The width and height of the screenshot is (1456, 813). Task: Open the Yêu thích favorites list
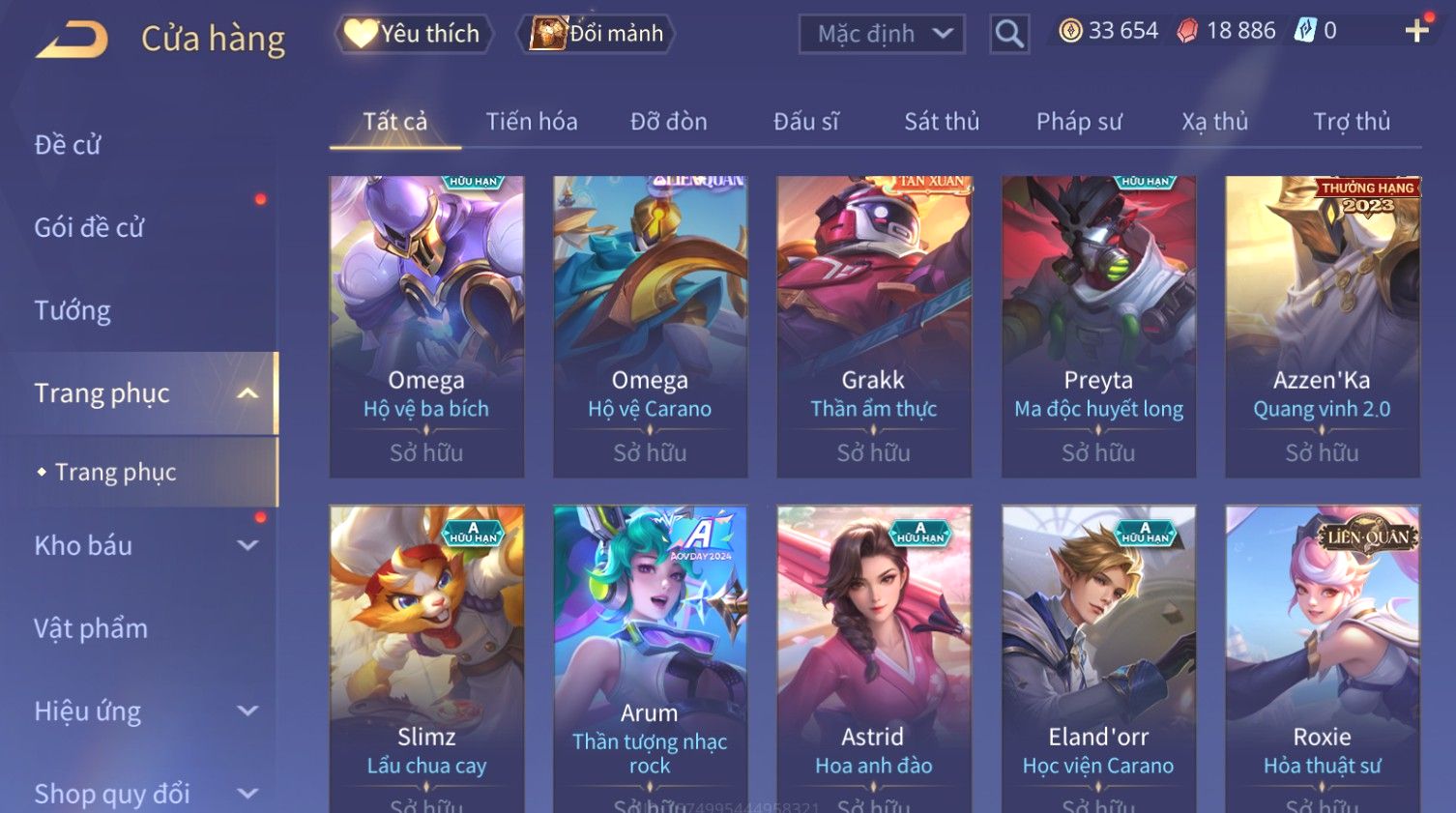[x=414, y=34]
